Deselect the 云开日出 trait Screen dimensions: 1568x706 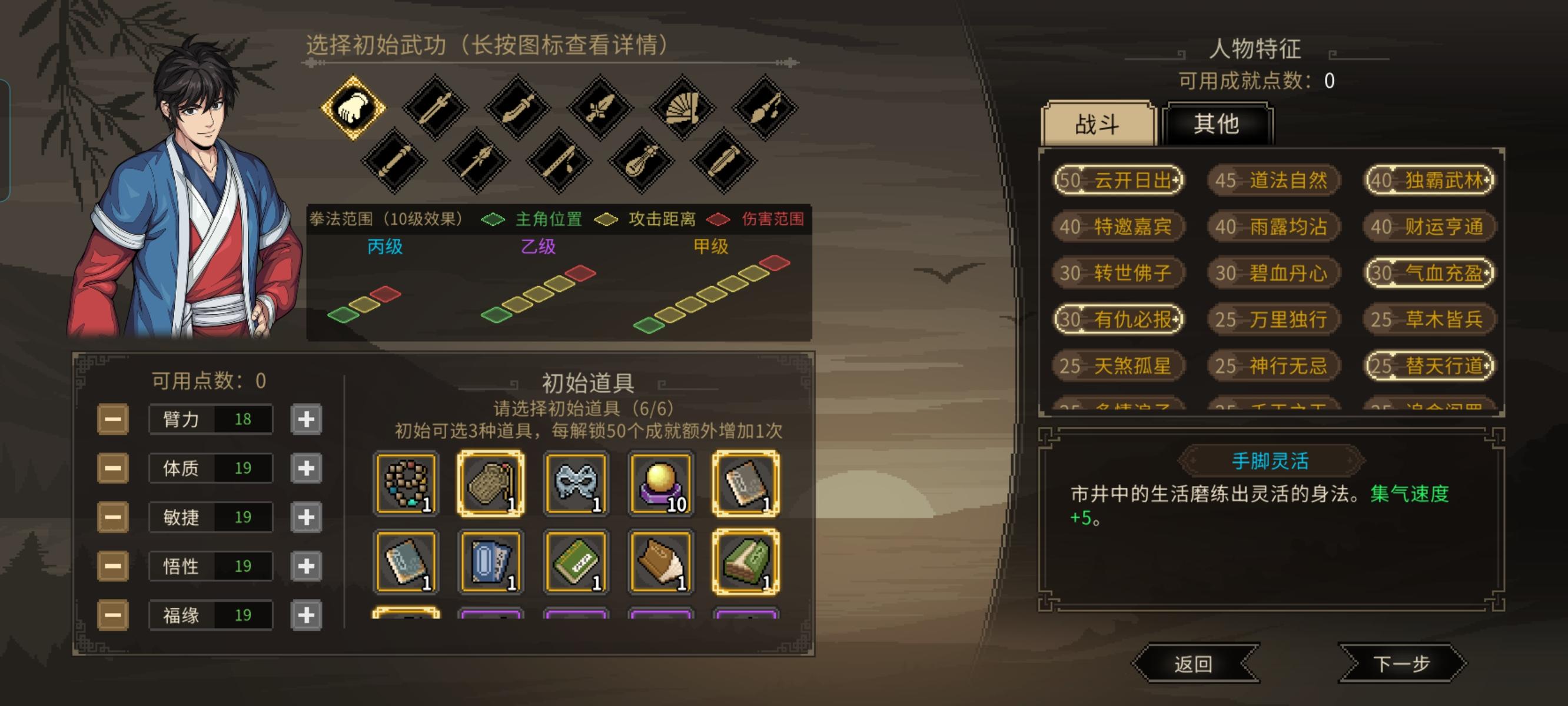click(x=1118, y=181)
